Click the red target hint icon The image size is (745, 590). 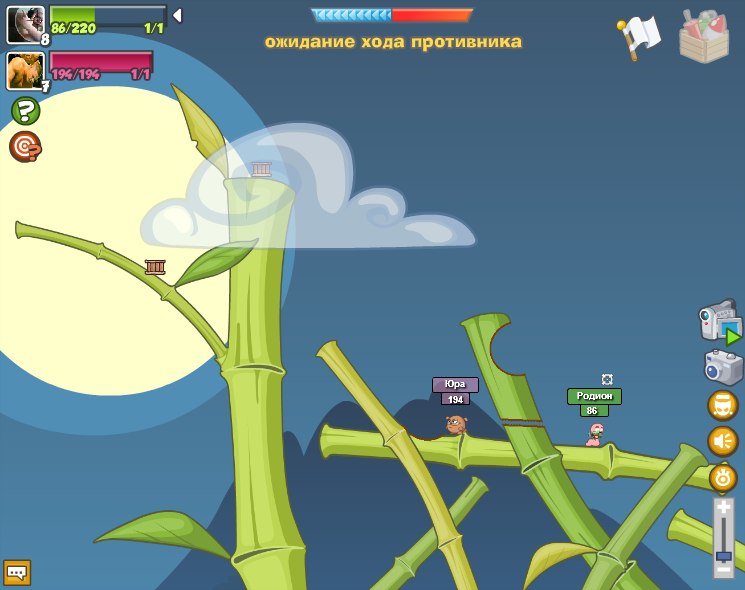pyautogui.click(x=25, y=147)
